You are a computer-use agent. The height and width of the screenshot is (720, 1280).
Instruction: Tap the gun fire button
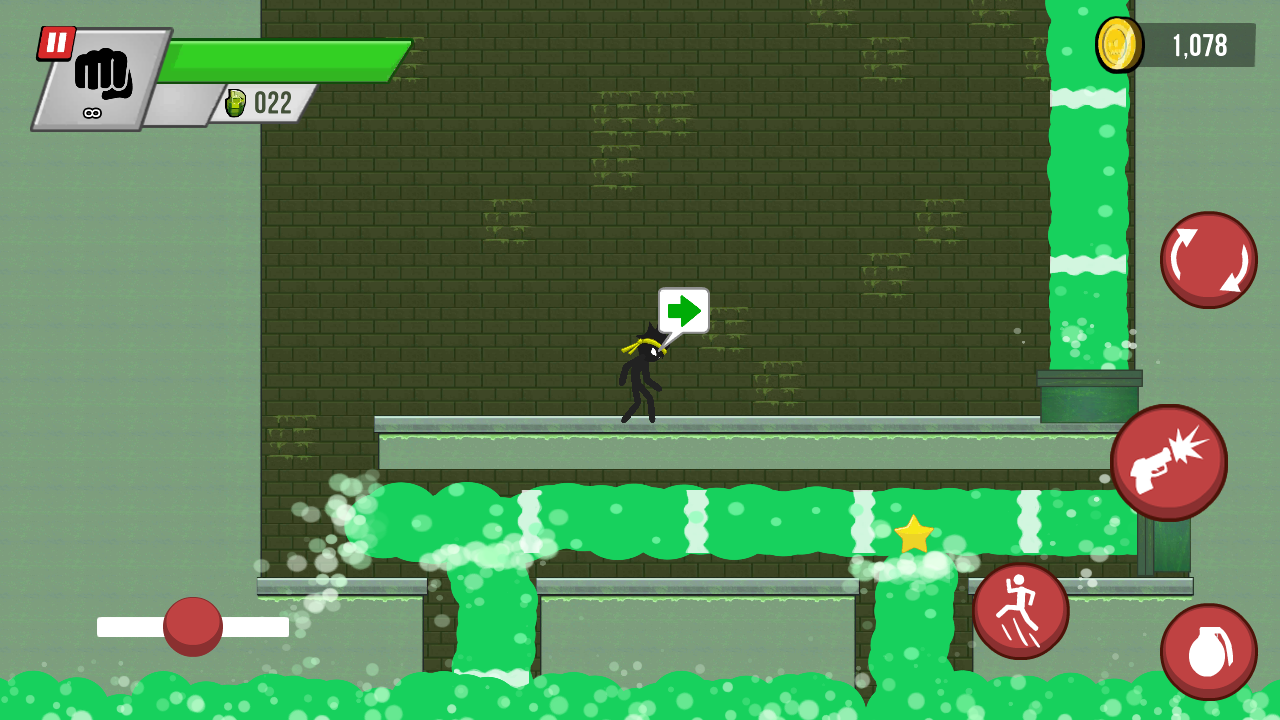coord(1169,461)
